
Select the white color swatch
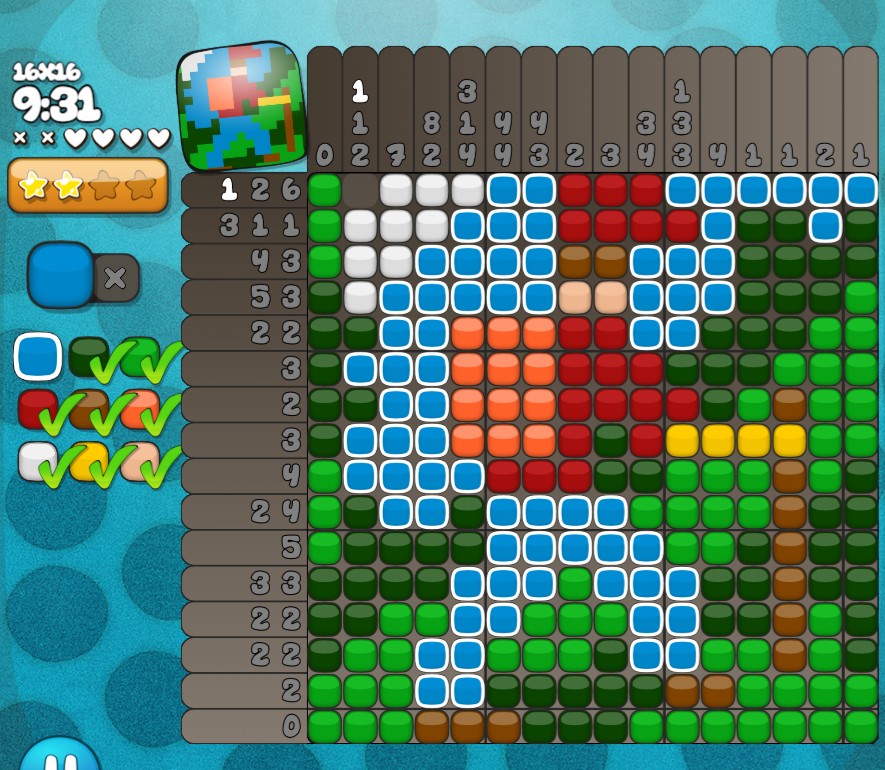point(38,460)
